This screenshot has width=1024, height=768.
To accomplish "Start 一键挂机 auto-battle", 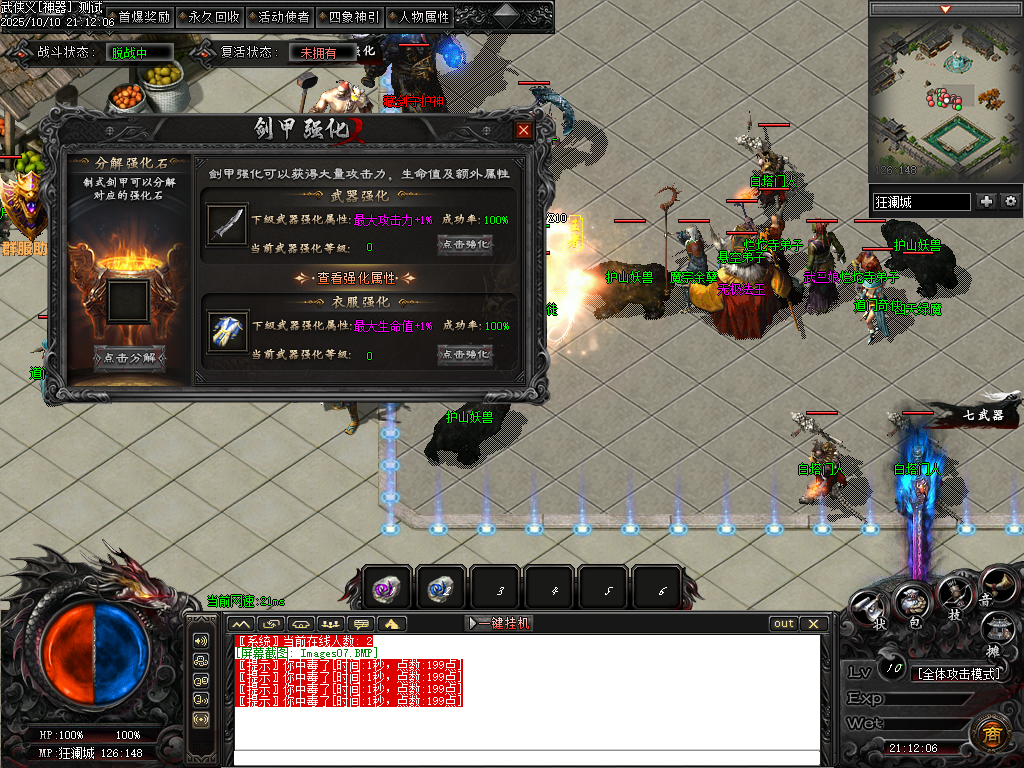I will point(500,623).
